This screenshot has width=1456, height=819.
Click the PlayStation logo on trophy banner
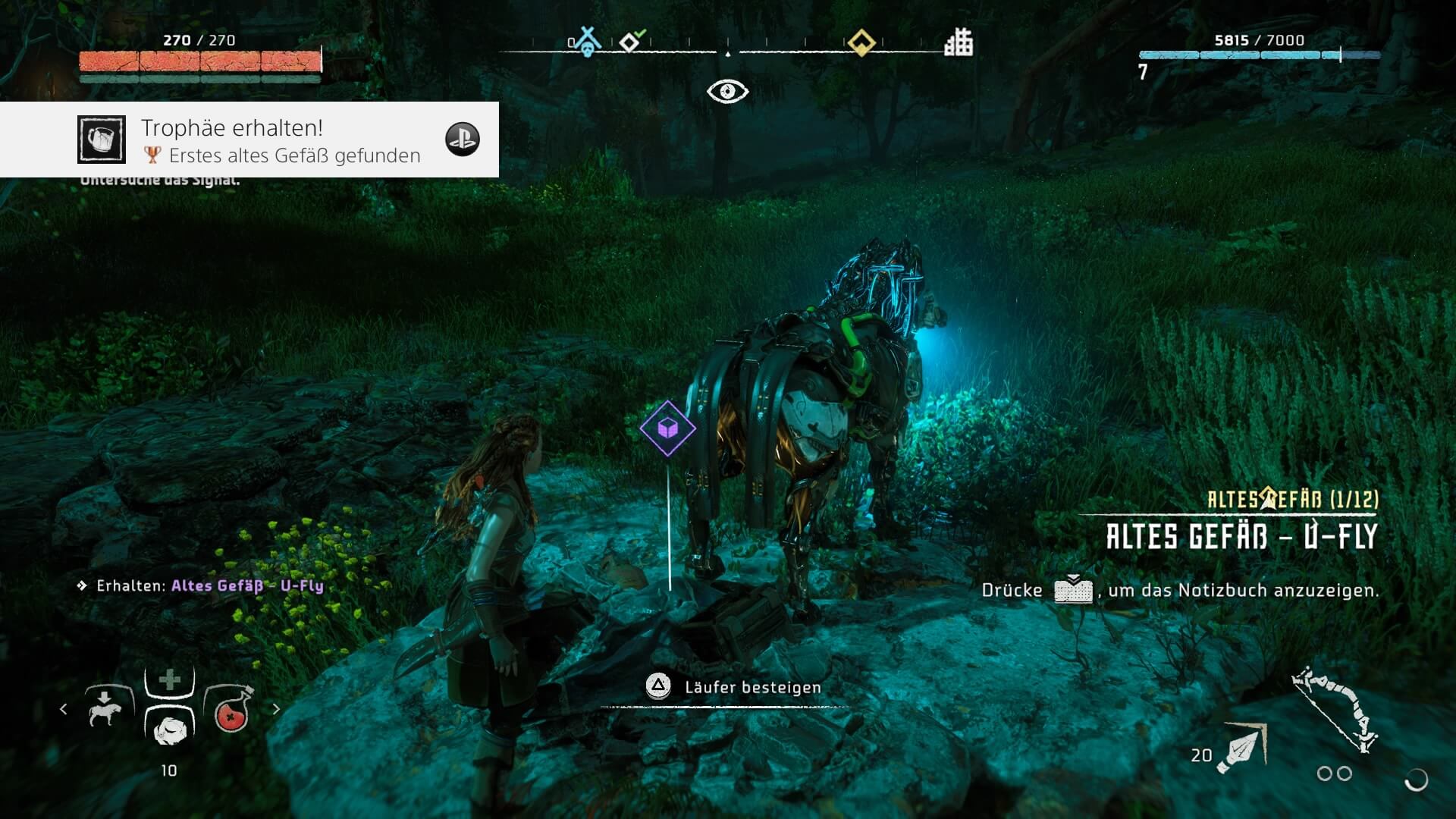point(463,140)
